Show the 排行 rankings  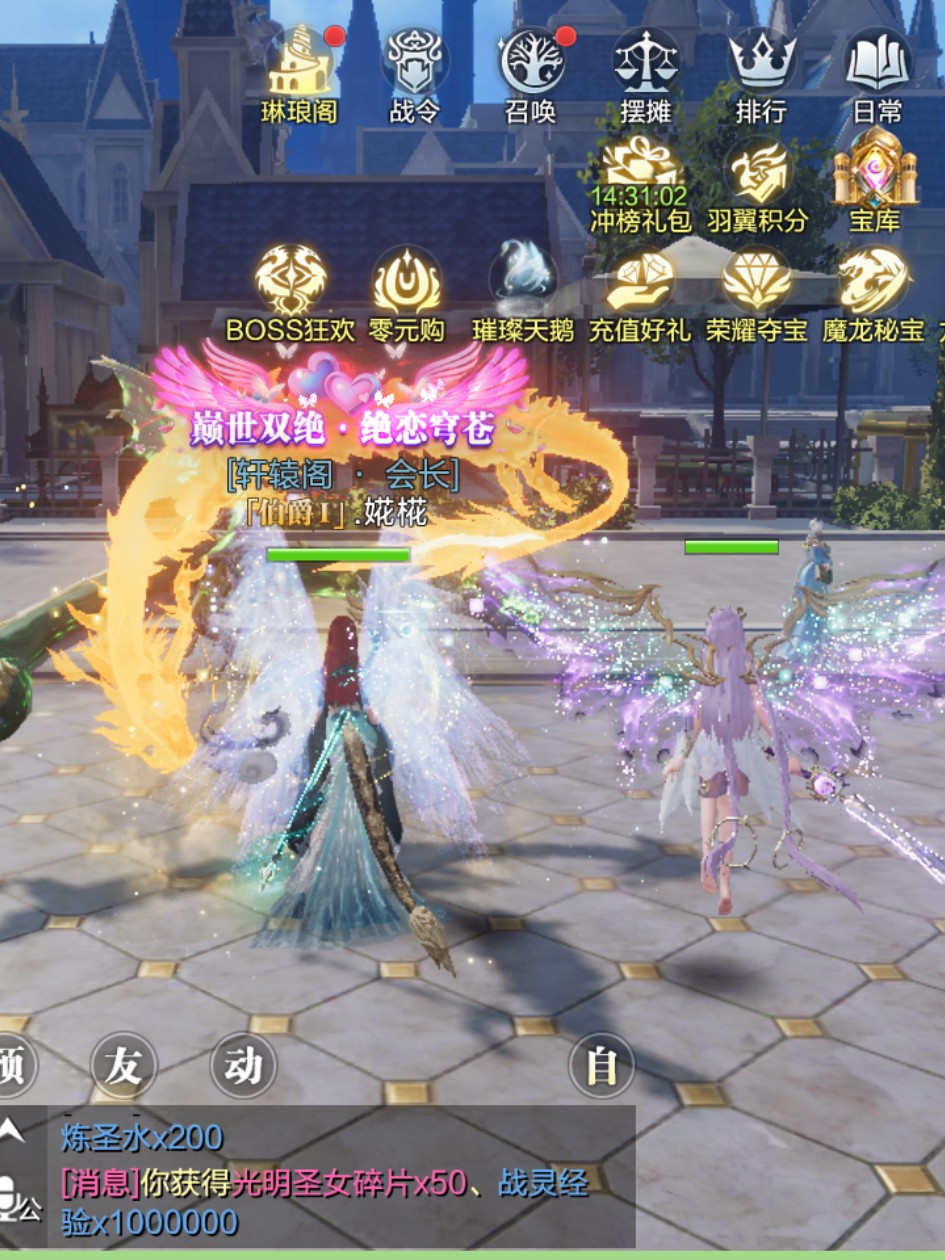761,64
